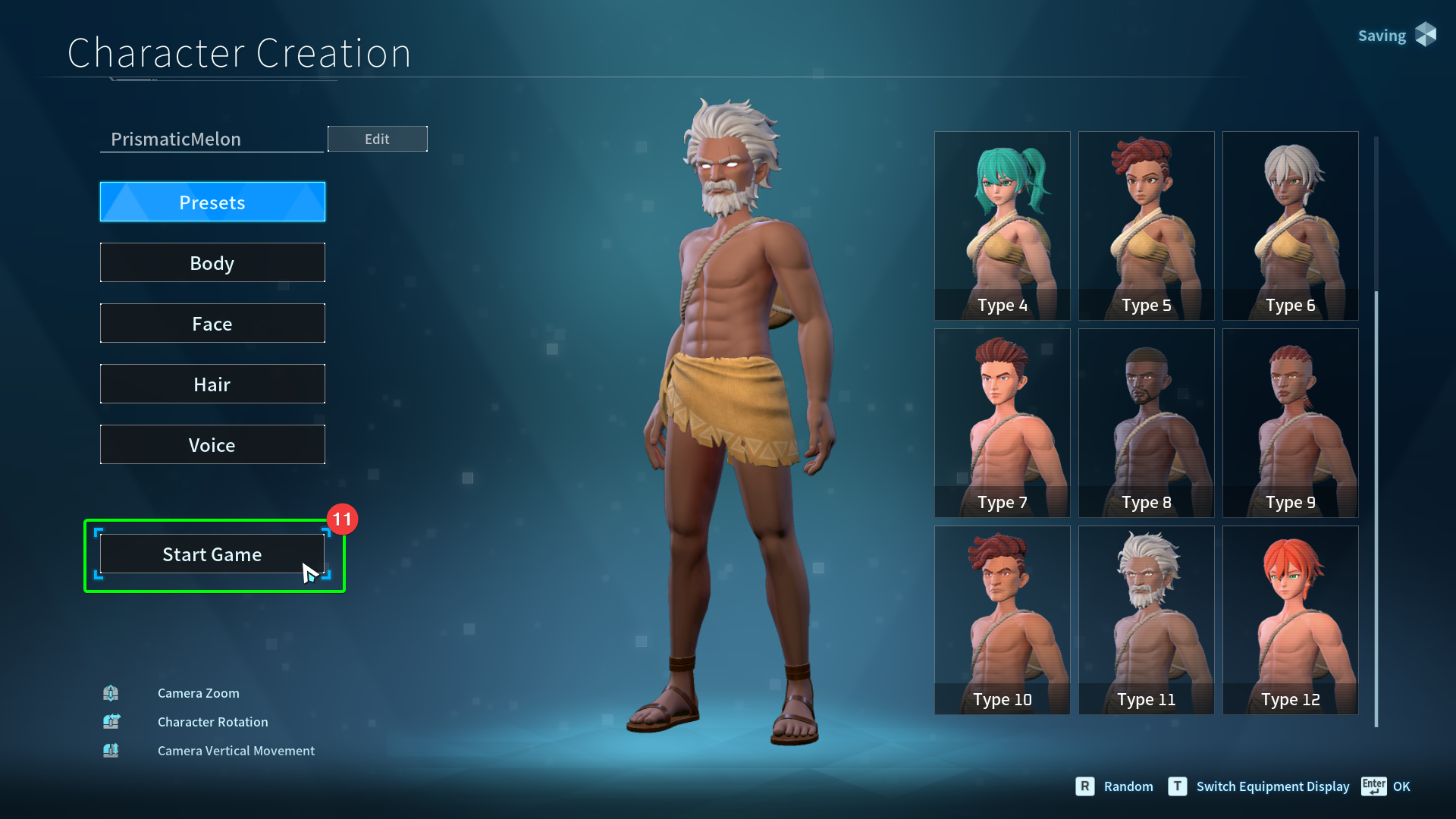1456x819 pixels.
Task: Open the Face customization section
Action: click(x=212, y=324)
